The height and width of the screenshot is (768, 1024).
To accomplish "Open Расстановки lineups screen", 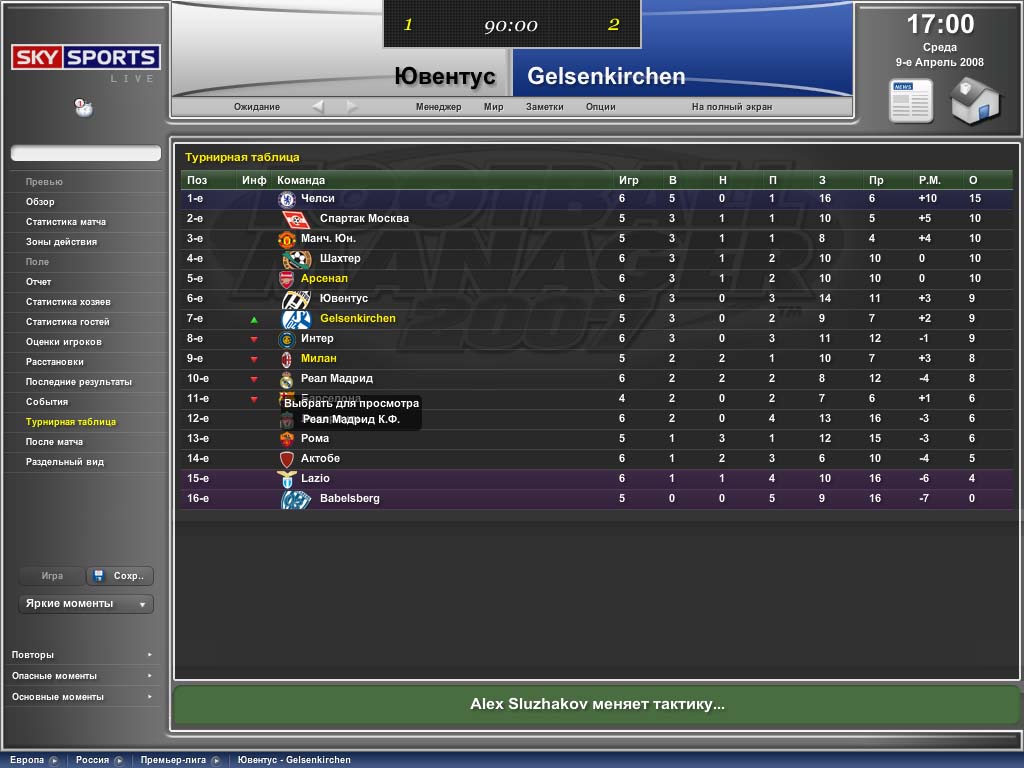I will pos(55,362).
